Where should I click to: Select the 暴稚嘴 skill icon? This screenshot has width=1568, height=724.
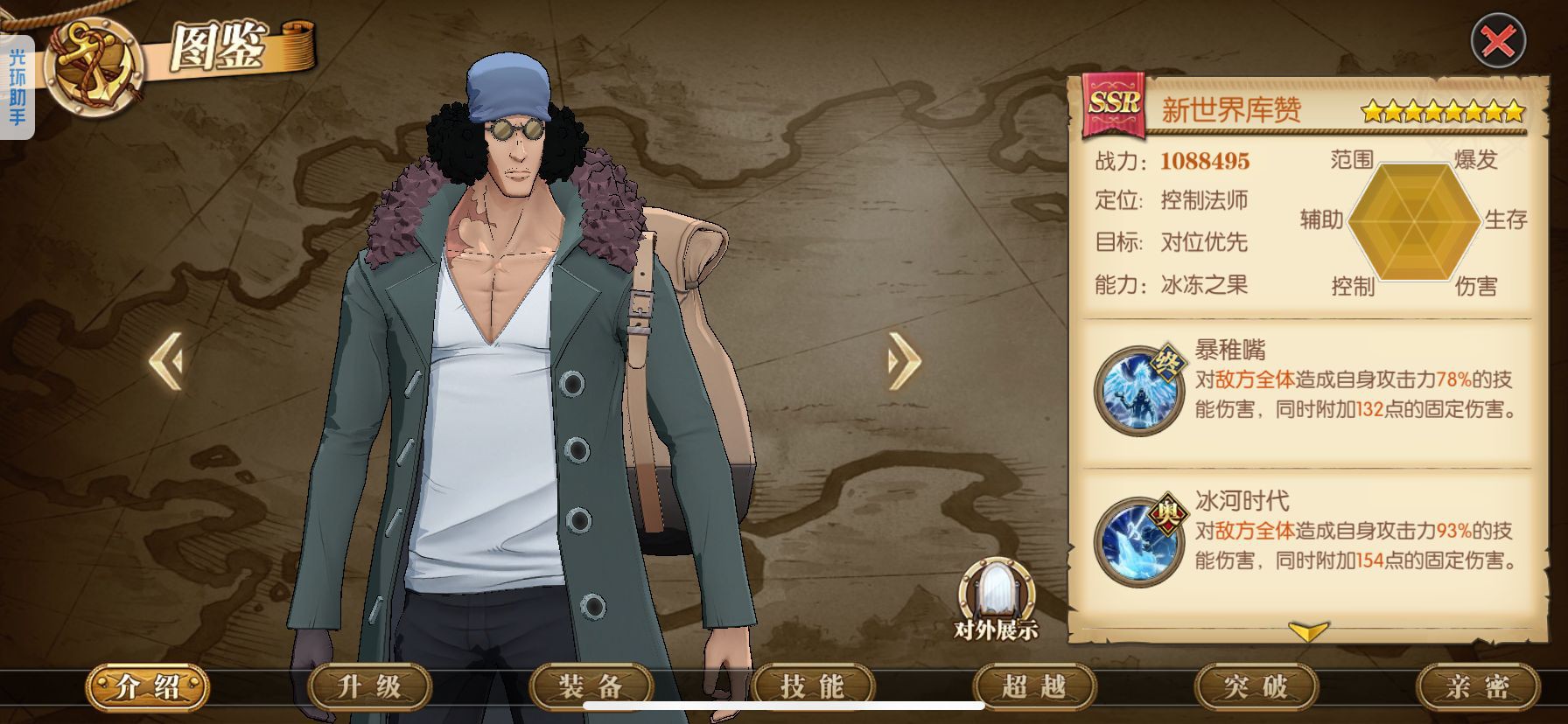1139,390
